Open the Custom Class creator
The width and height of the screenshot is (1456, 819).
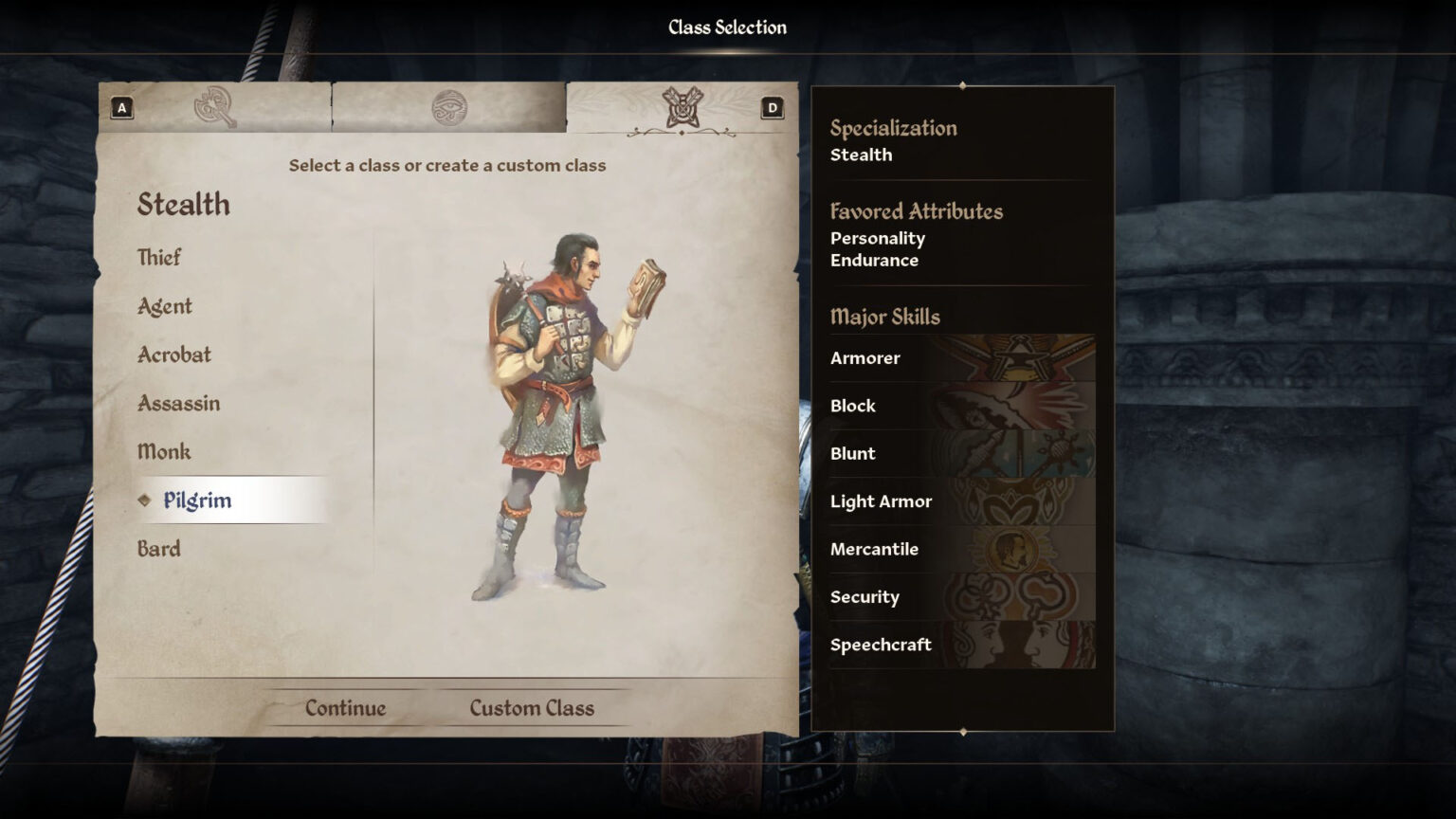[x=532, y=707]
